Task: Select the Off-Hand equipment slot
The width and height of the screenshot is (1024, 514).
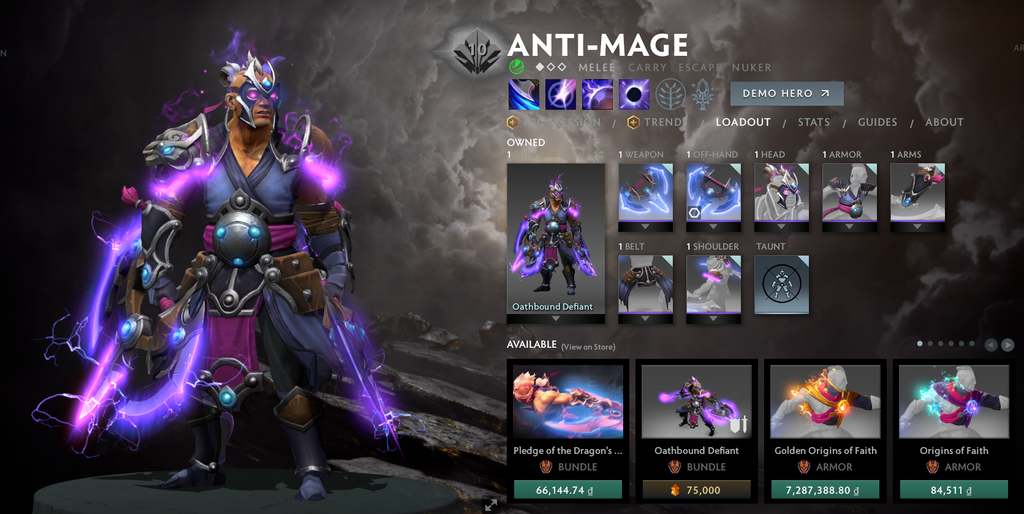Action: (x=713, y=192)
